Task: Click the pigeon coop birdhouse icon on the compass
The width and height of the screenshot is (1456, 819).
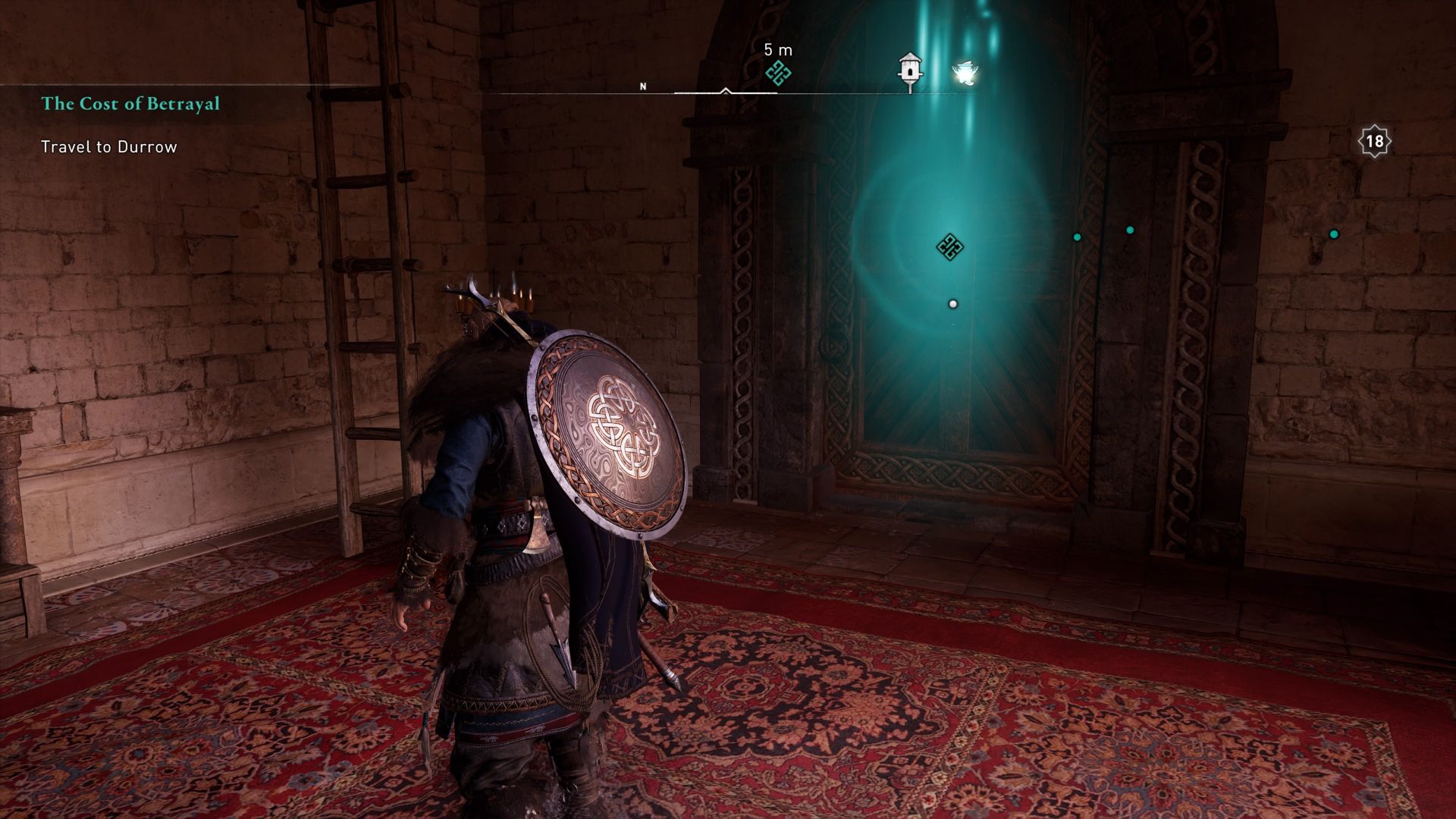Action: [909, 68]
